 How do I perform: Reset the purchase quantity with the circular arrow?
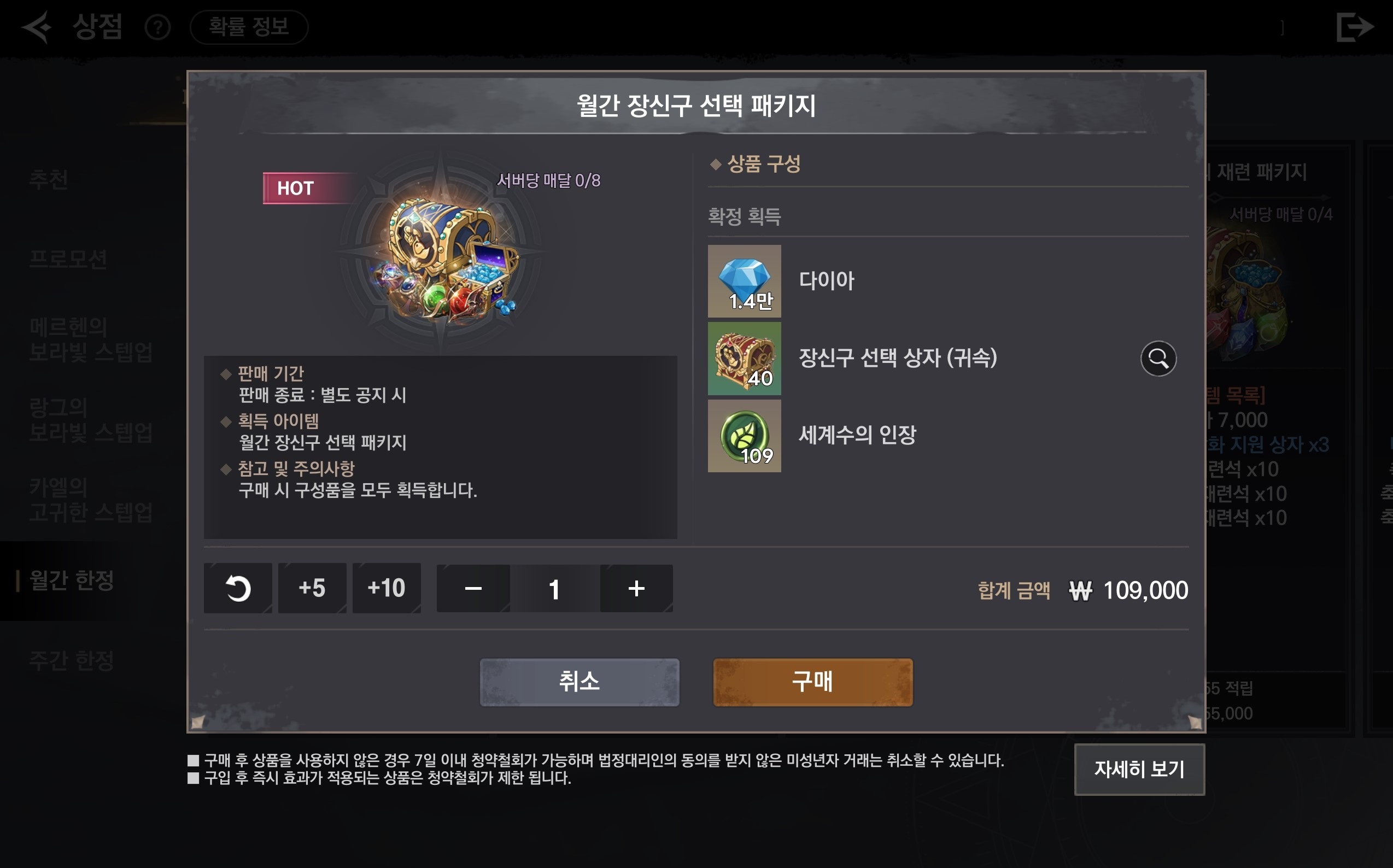pyautogui.click(x=238, y=589)
